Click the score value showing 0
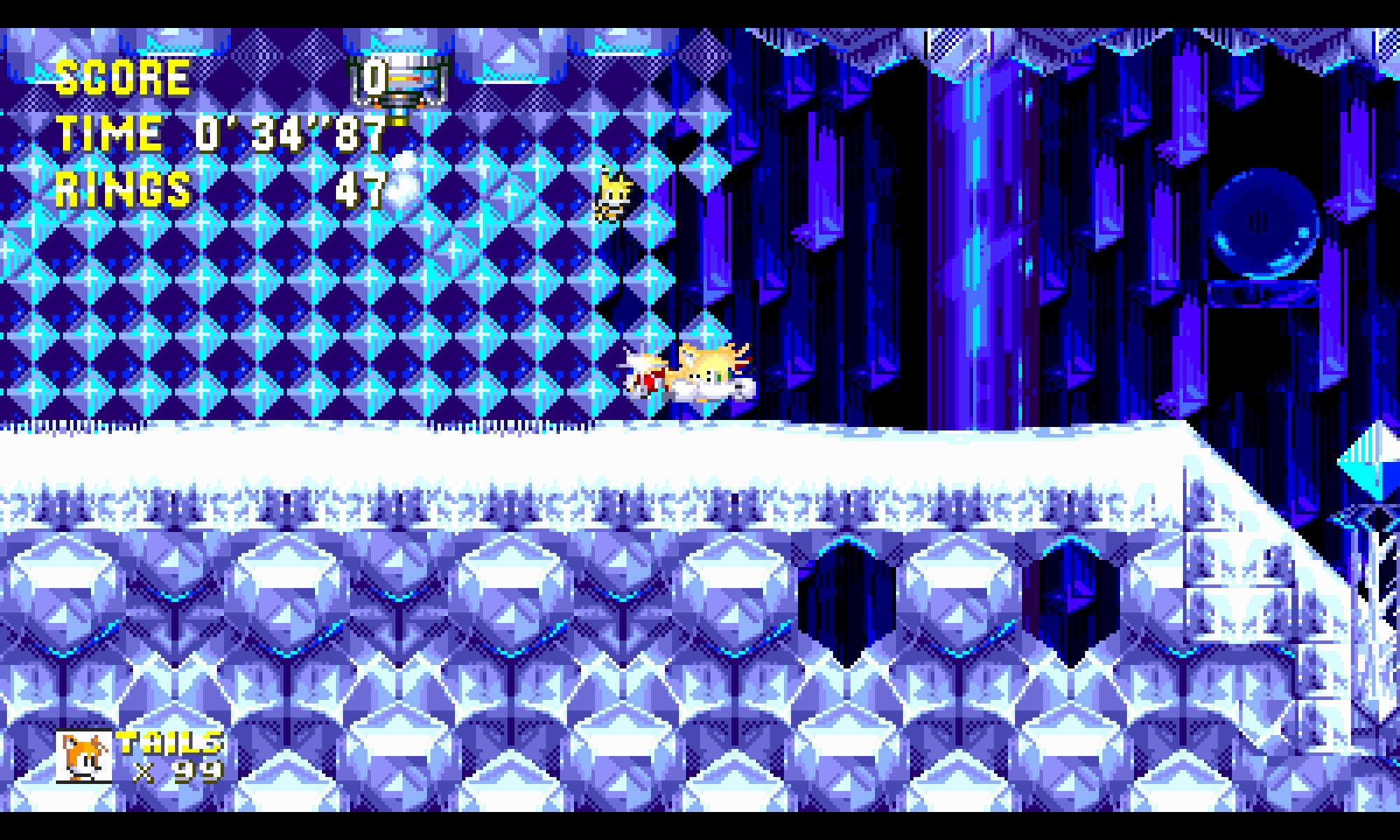1400x840 pixels. click(373, 78)
